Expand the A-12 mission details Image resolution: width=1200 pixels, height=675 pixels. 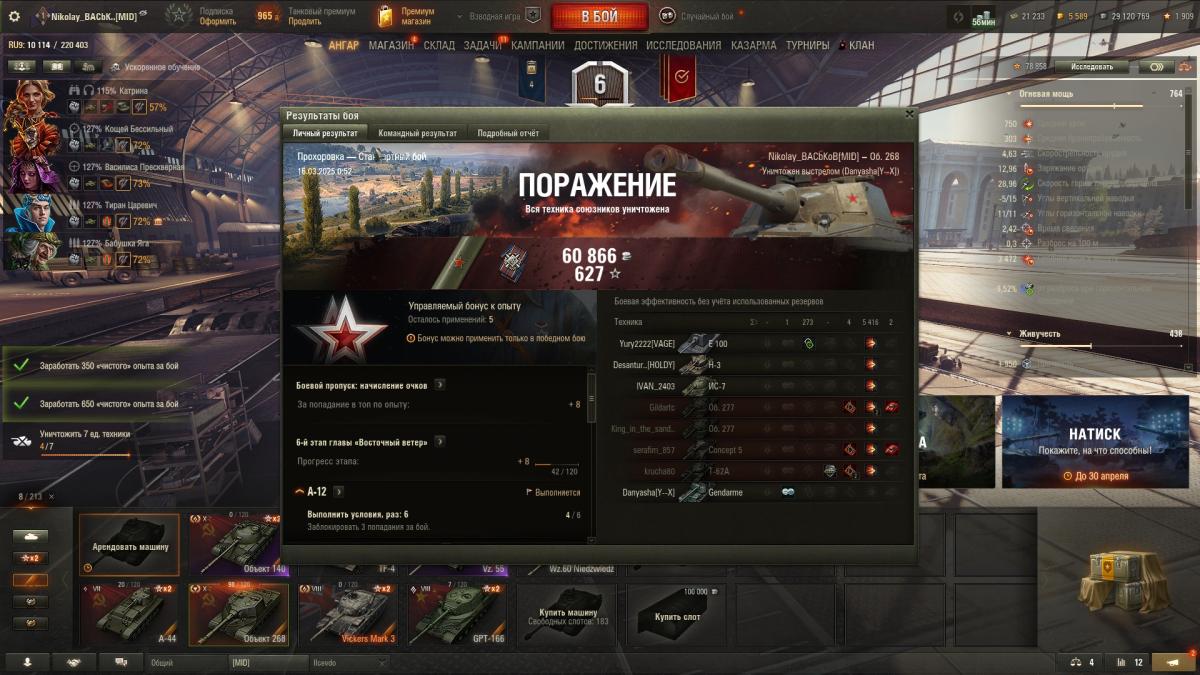click(x=338, y=492)
